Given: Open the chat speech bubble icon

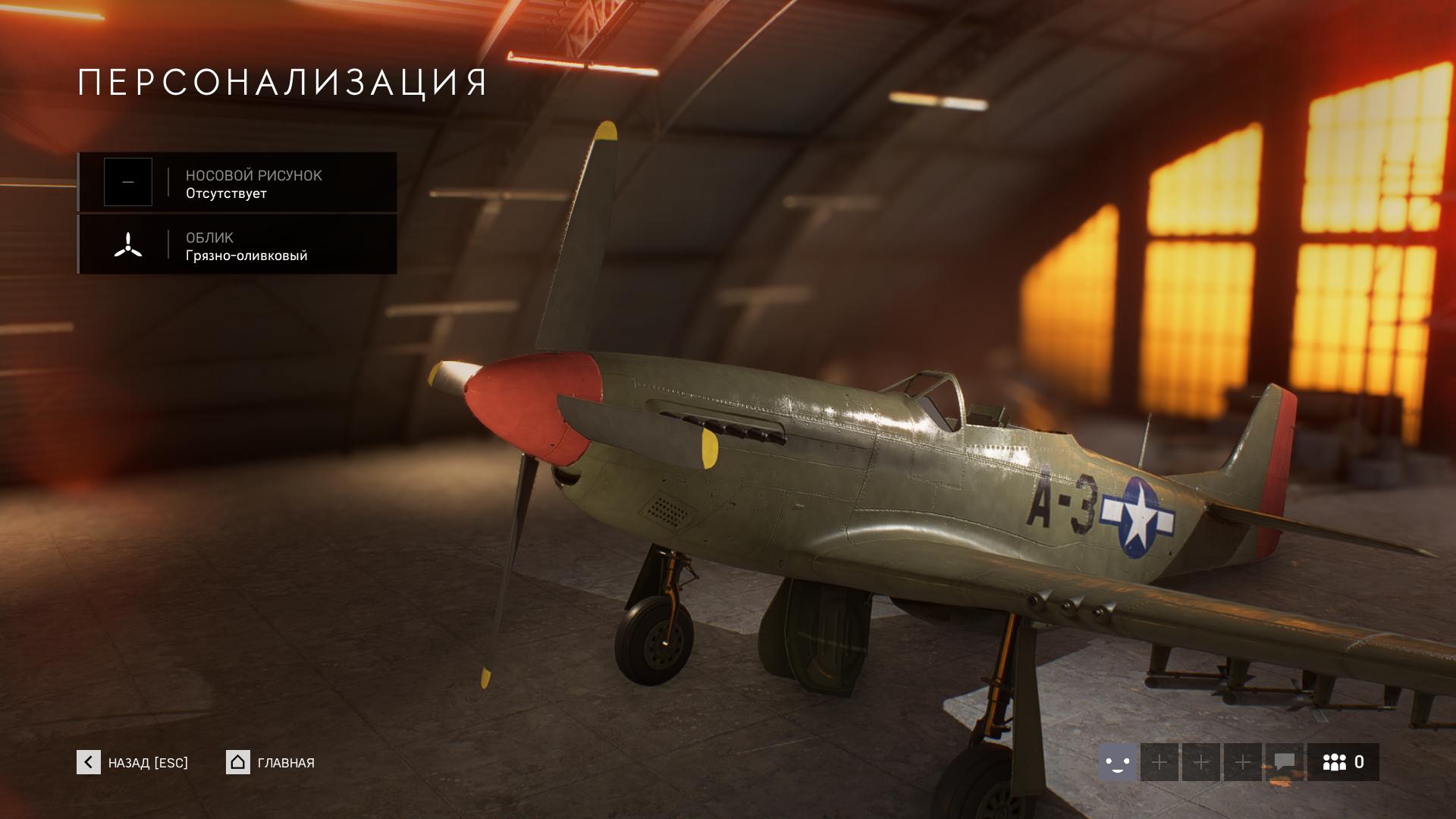Looking at the screenshot, I should click(1284, 762).
